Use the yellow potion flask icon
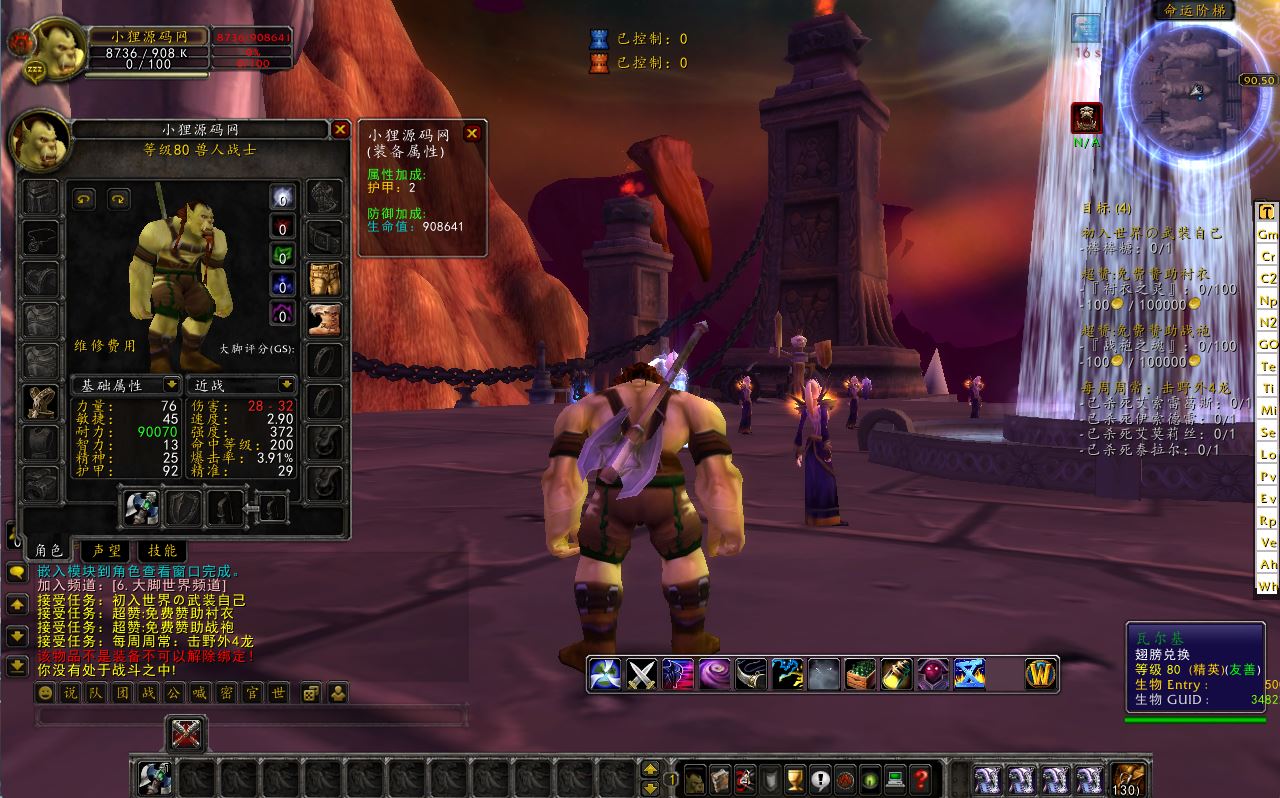The image size is (1280, 798). point(896,675)
